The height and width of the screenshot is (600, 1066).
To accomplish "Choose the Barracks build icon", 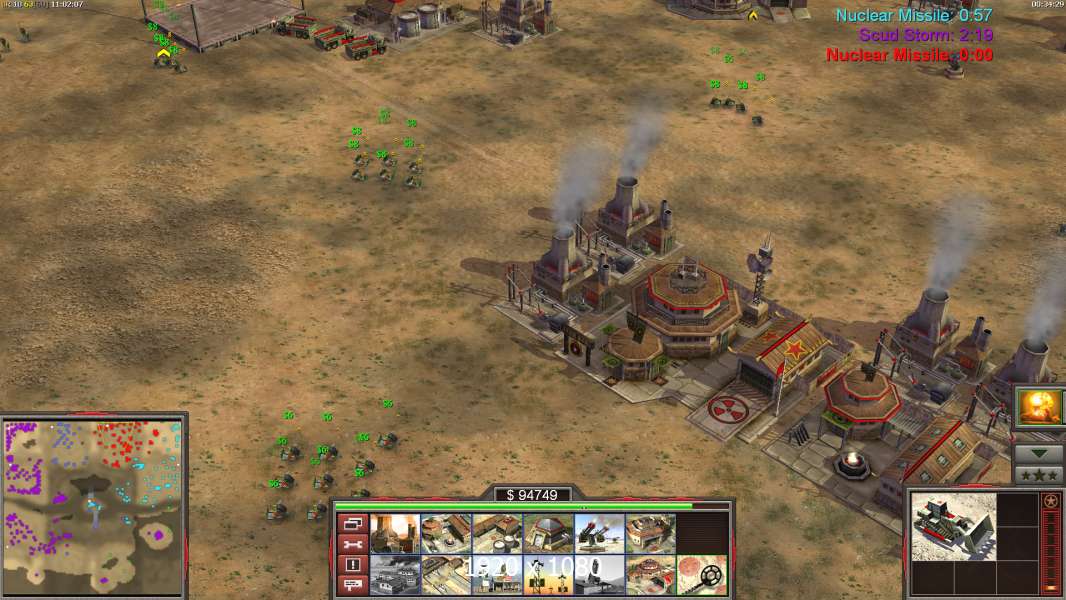I will [446, 534].
